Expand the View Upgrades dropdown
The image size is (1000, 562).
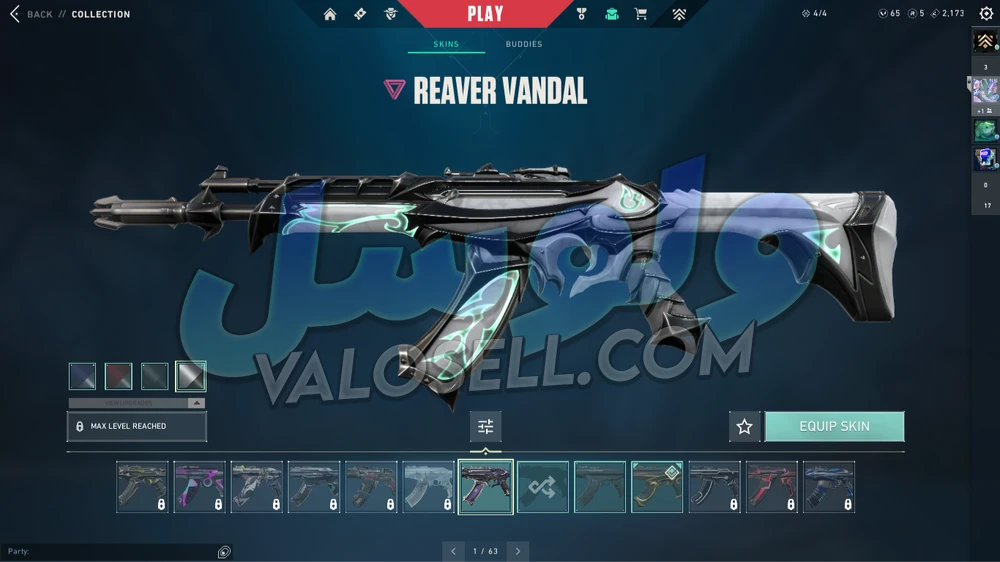point(137,403)
